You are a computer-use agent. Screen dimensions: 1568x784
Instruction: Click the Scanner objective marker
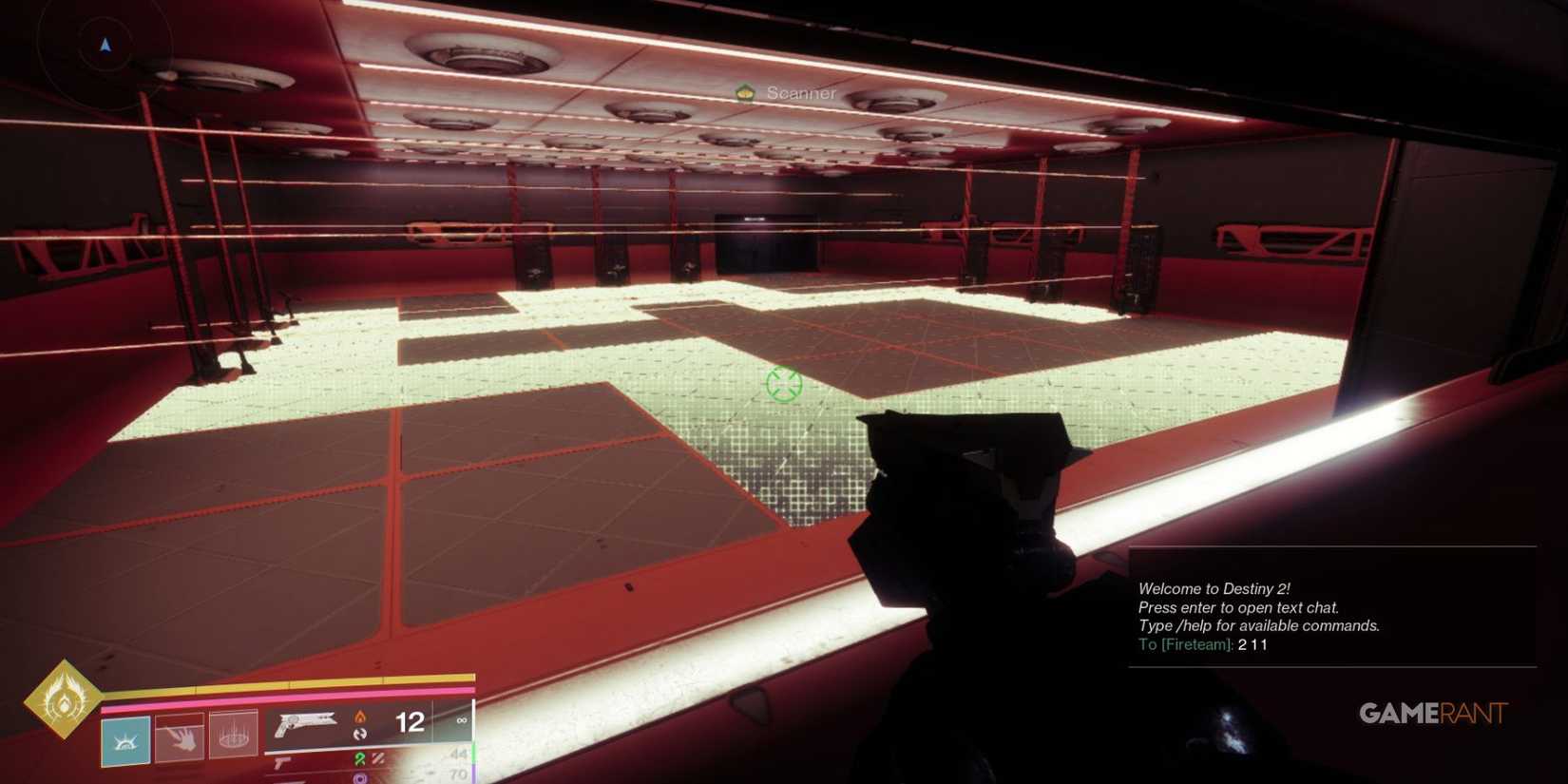[744, 93]
